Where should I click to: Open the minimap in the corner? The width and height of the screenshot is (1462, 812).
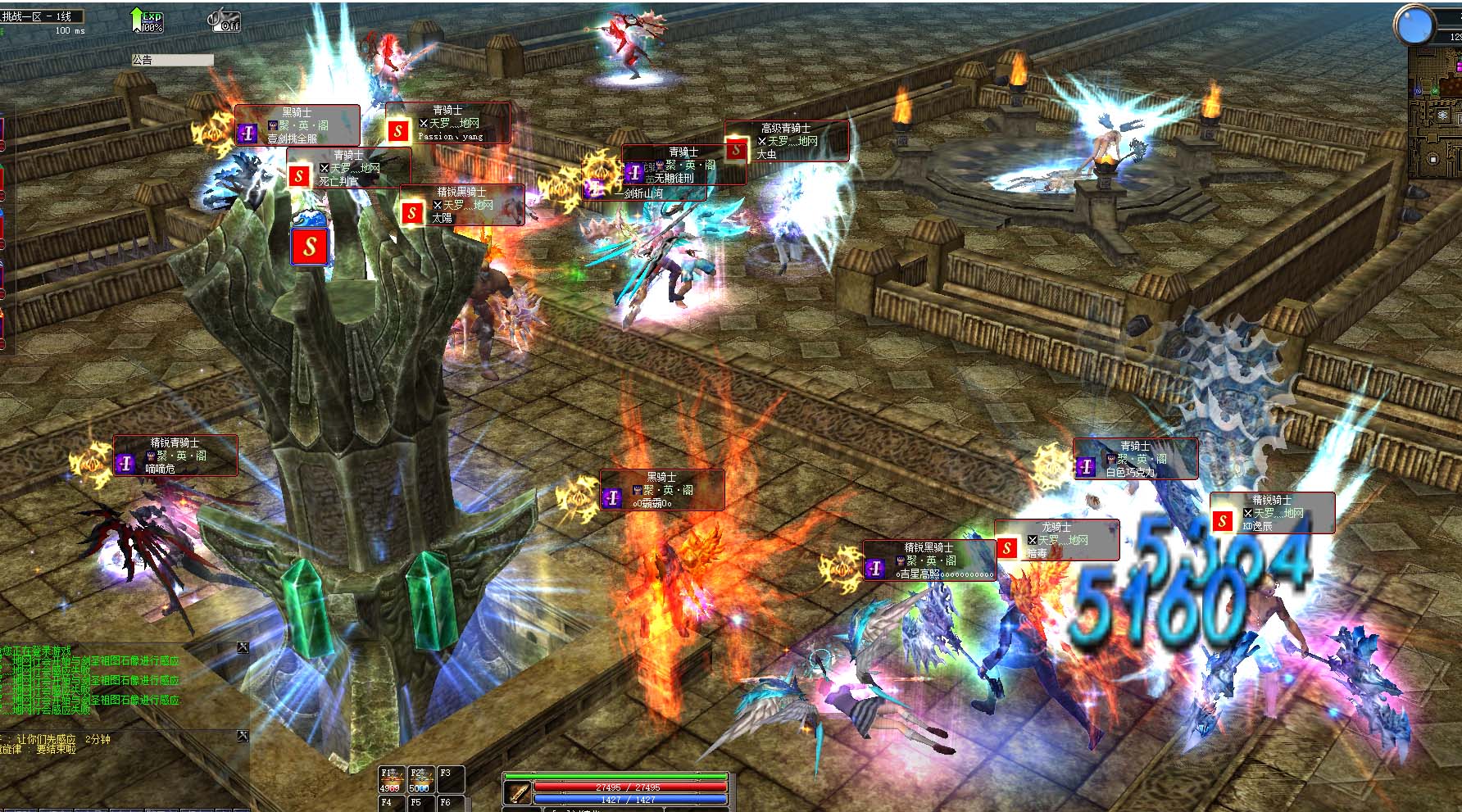1436,115
